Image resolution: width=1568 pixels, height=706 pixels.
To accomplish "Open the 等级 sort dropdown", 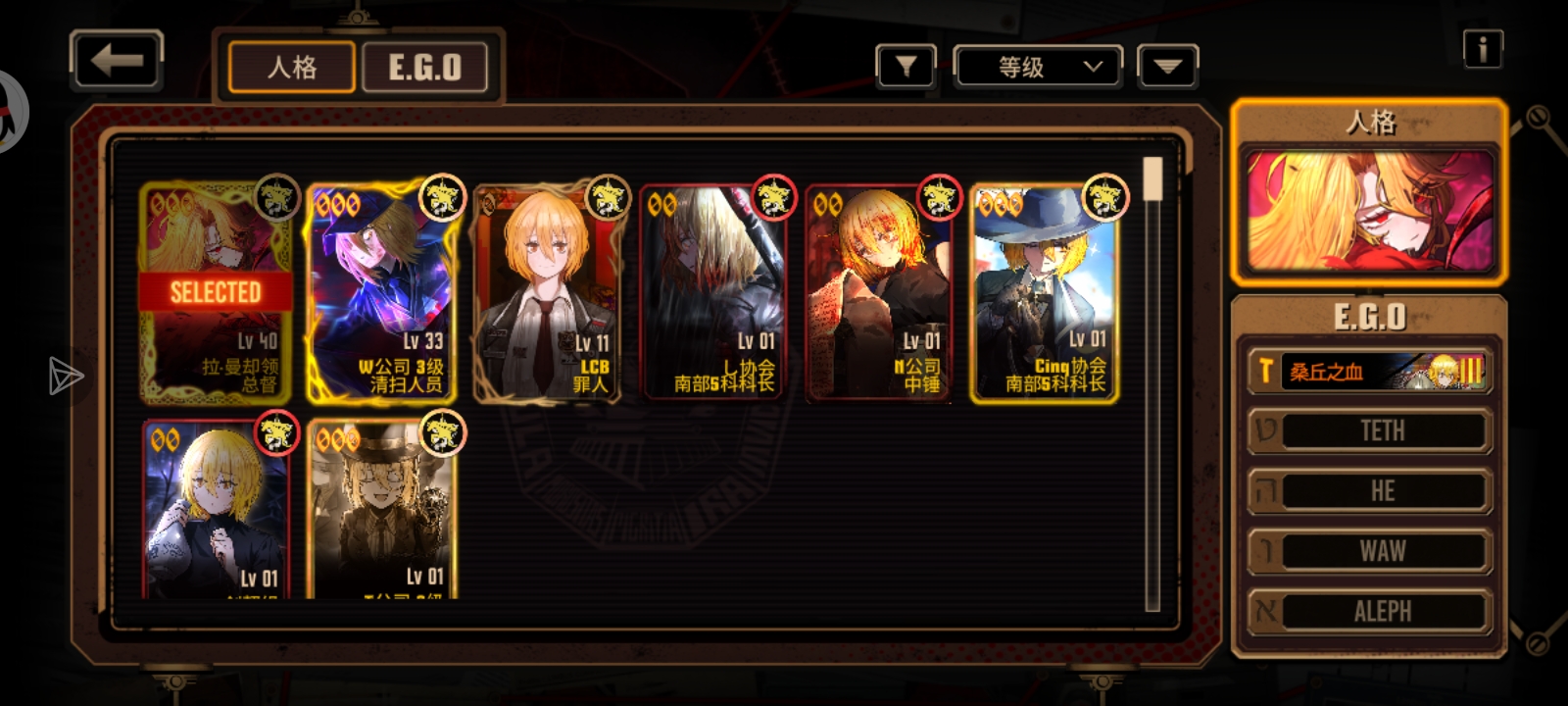I will click(x=1039, y=67).
